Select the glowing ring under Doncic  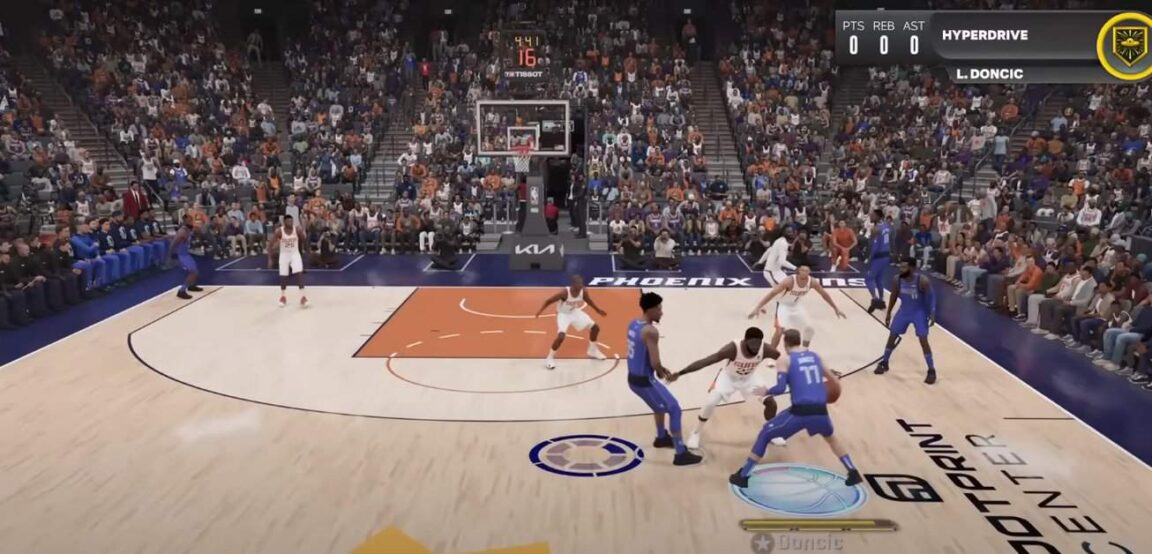(798, 488)
